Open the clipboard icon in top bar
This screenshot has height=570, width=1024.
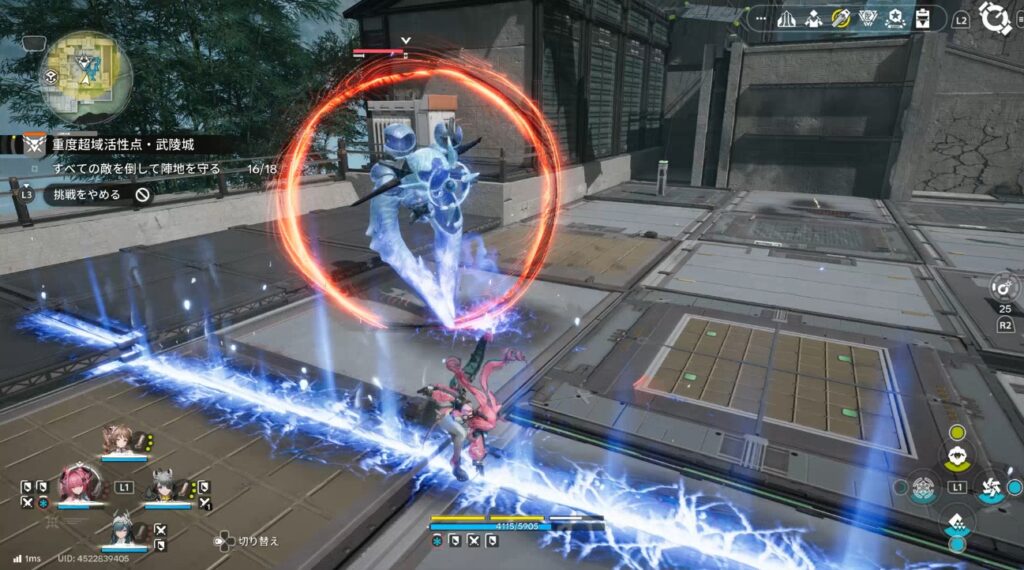click(922, 18)
